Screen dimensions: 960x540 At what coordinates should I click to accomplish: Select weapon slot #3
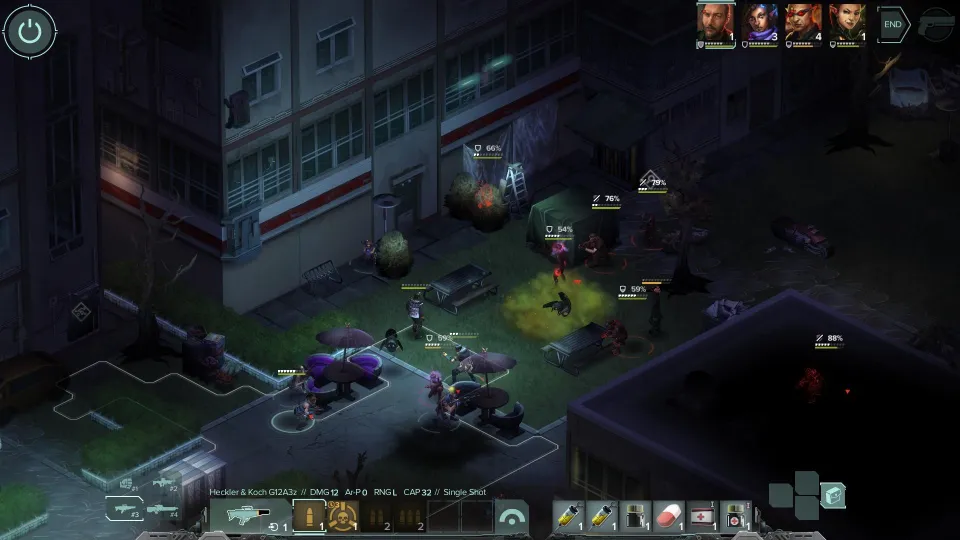pyautogui.click(x=123, y=509)
